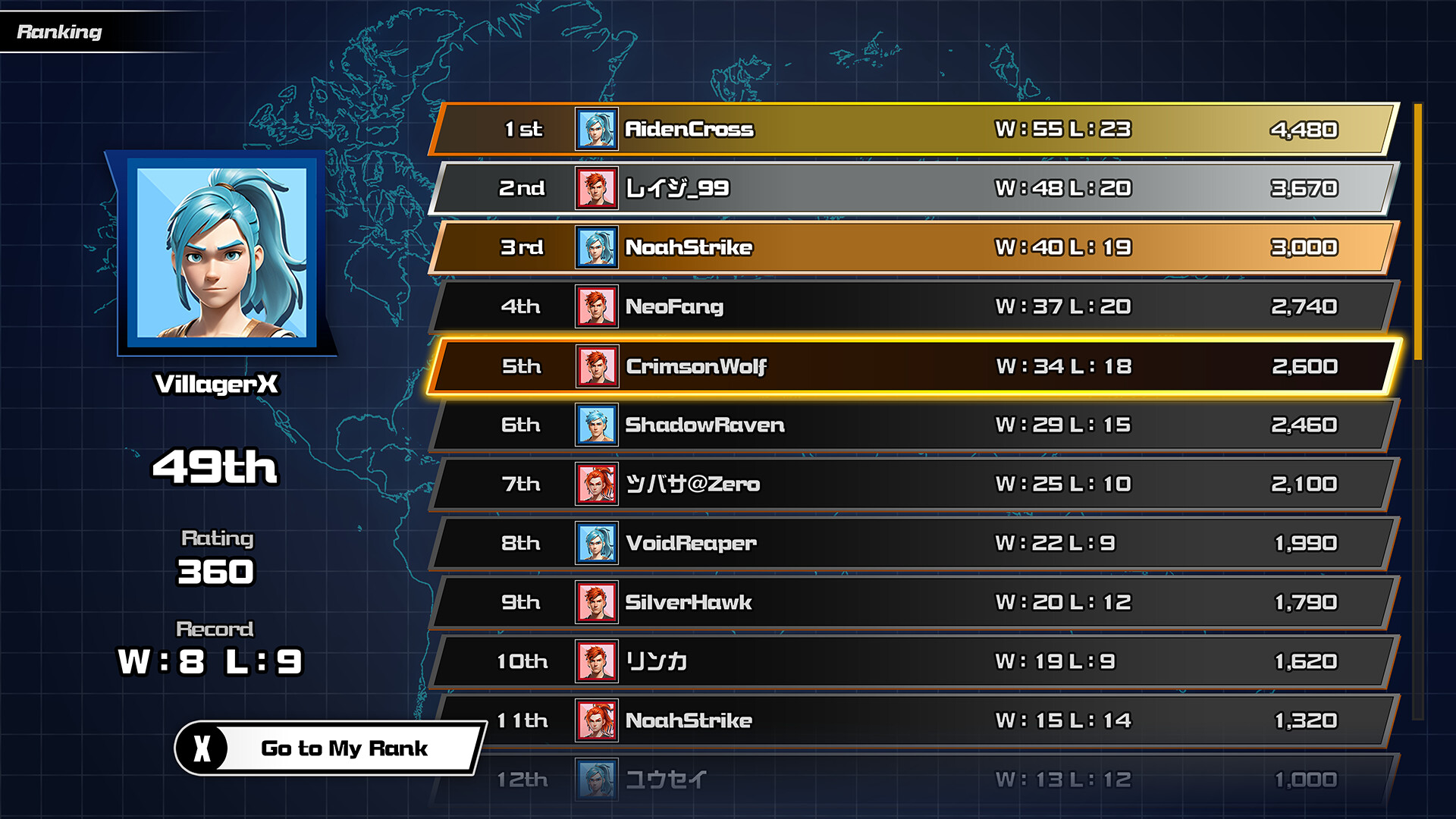Select the 49th rank label
The image size is (1456, 819).
(215, 469)
